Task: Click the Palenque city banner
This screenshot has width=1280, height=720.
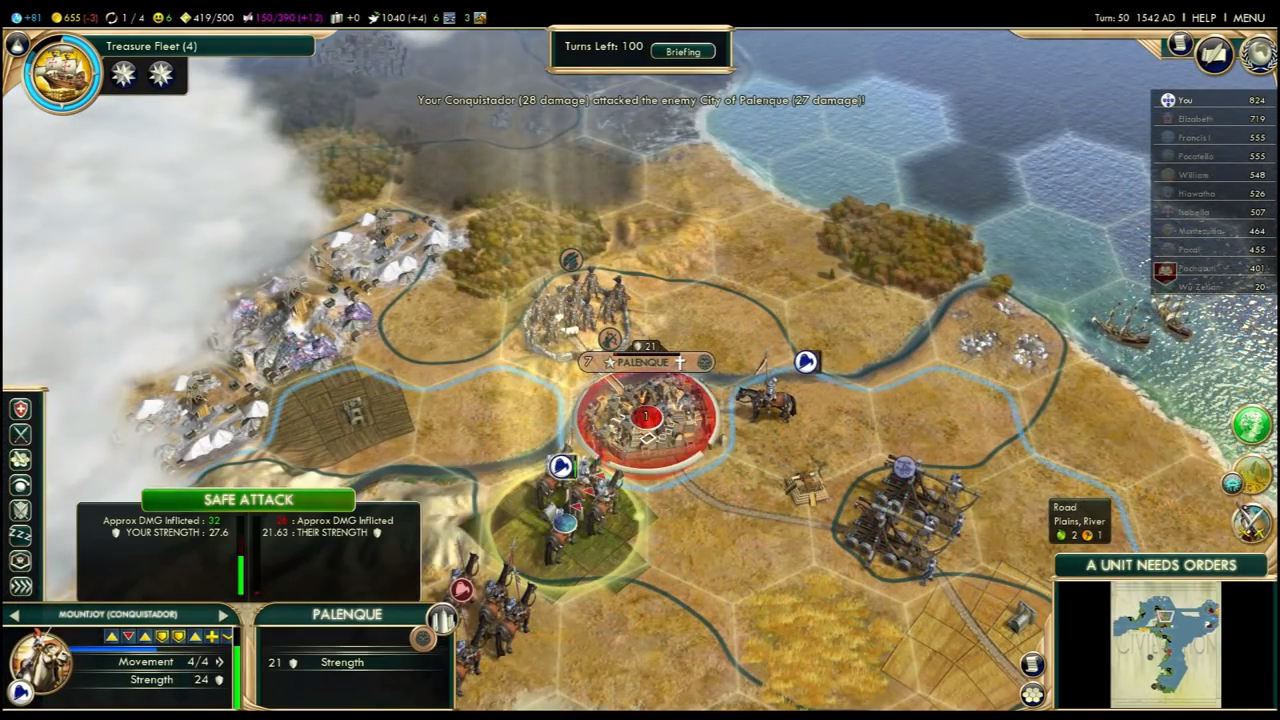Action: tap(645, 362)
